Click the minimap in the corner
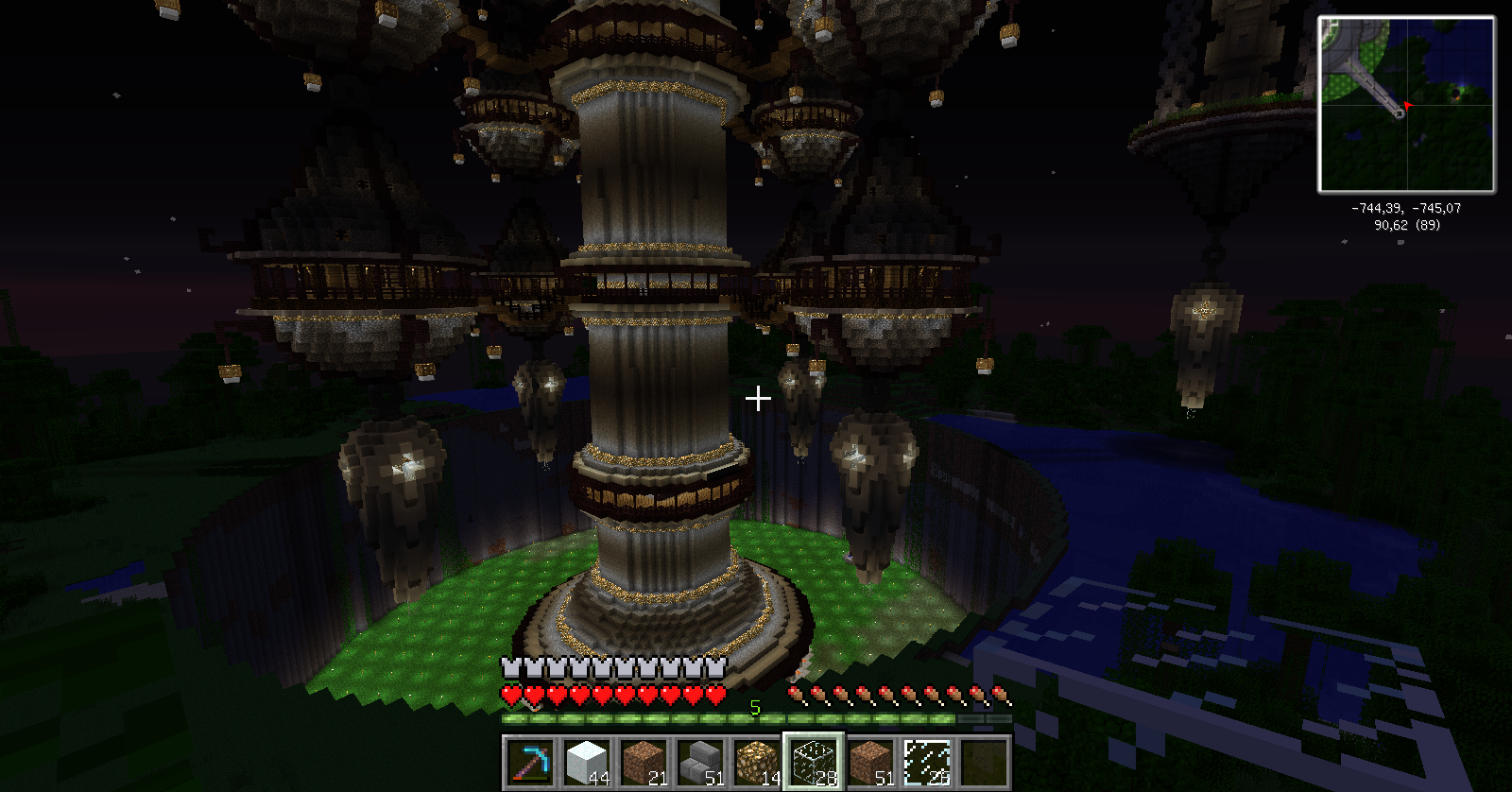 coord(1406,105)
